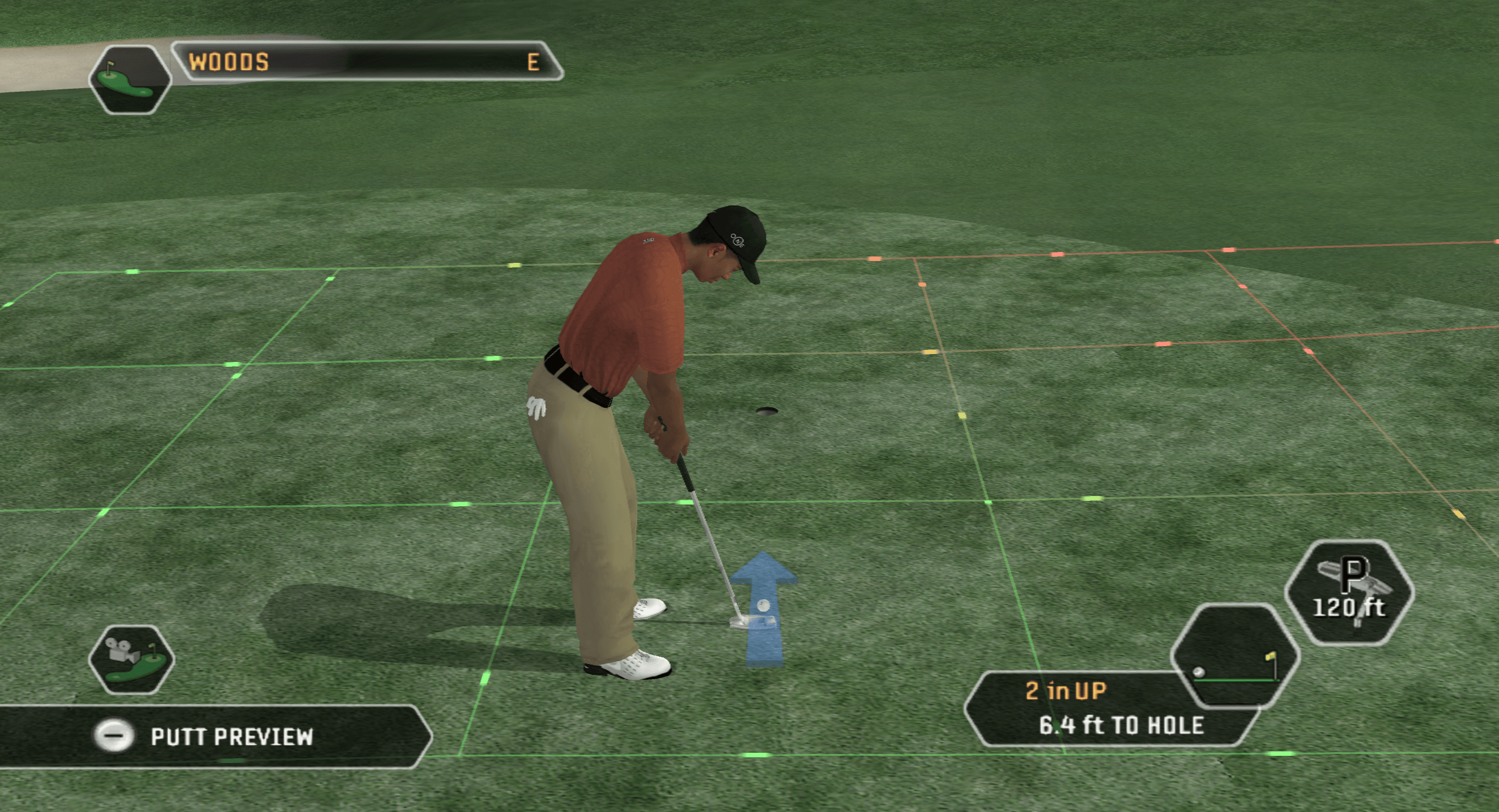This screenshot has width=1499, height=812.
Task: Open the camera green view icon
Action: tap(132, 659)
